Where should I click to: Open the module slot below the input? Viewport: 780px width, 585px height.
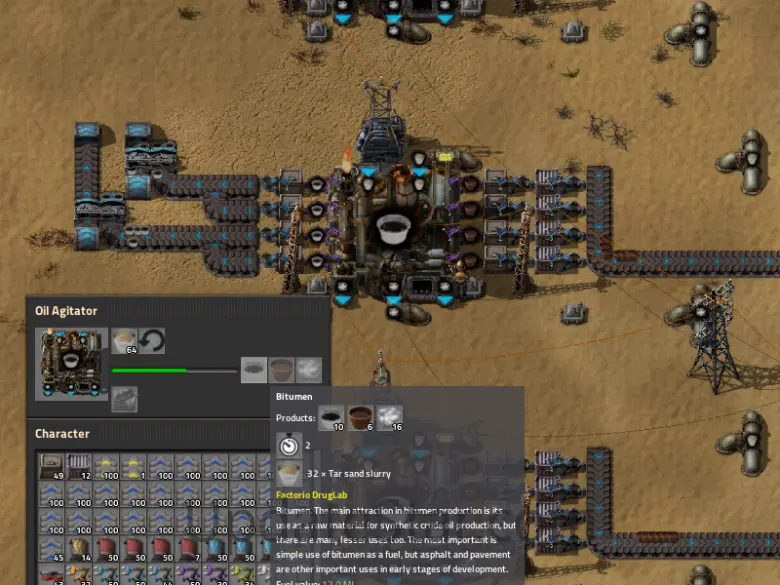click(125, 399)
